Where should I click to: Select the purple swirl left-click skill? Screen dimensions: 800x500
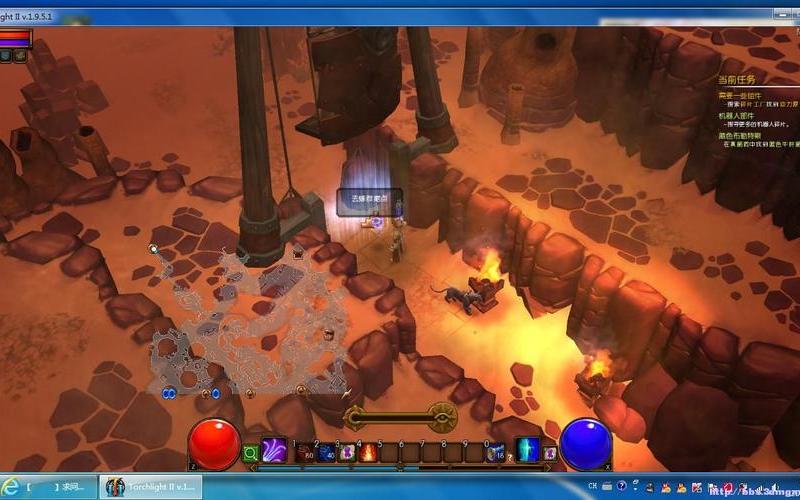[x=274, y=451]
